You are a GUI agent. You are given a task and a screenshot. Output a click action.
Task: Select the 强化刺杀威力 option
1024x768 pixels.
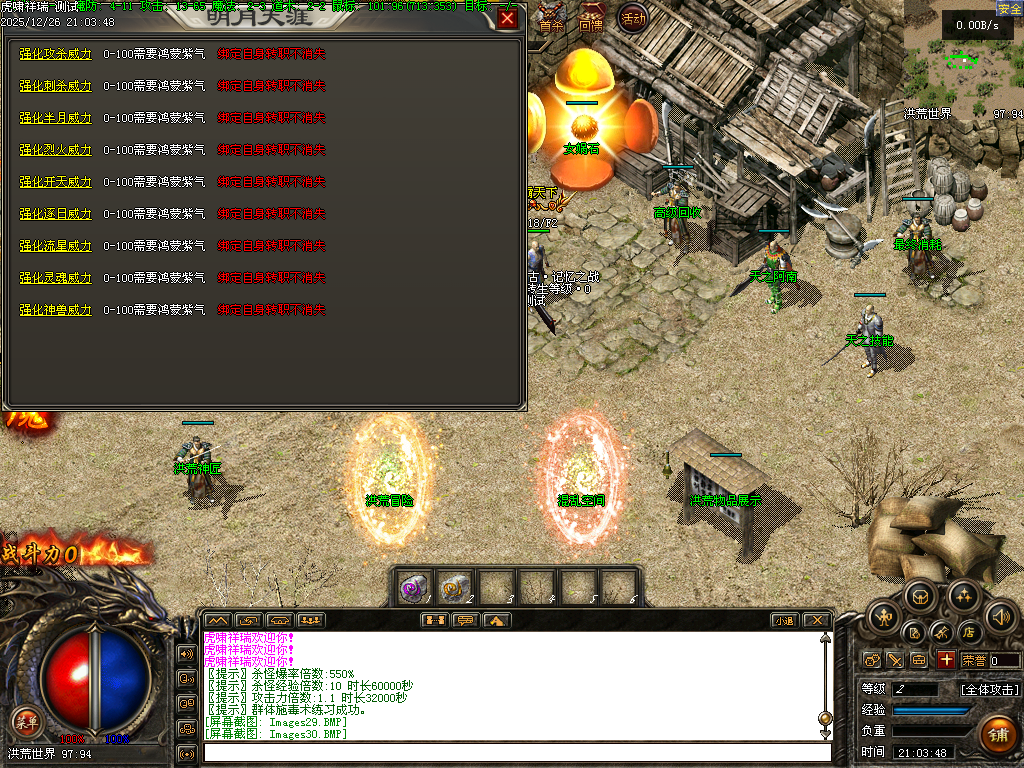[x=56, y=86]
